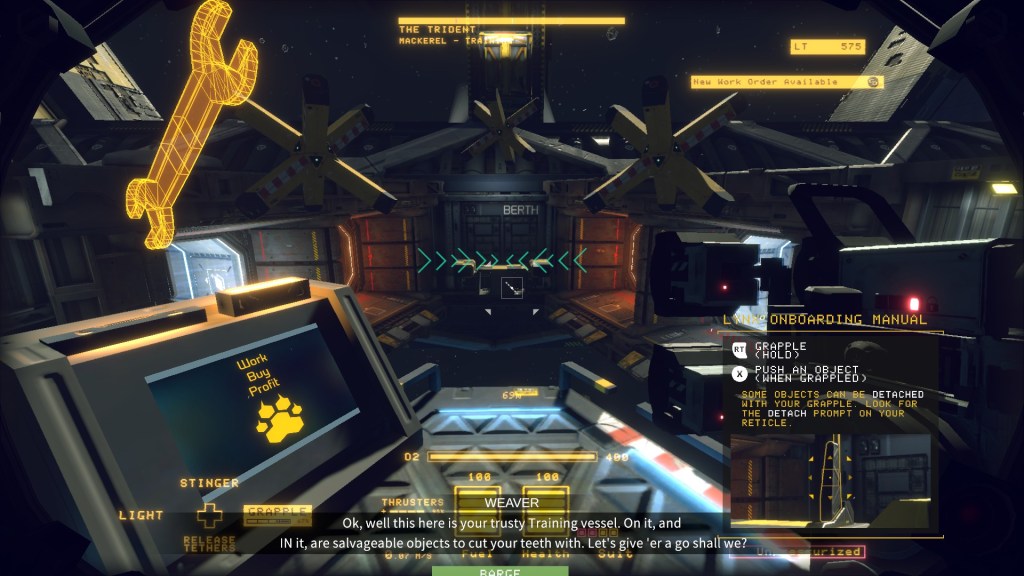The image size is (1024, 576).
Task: Select the Grapple tool
Action: [x=277, y=514]
